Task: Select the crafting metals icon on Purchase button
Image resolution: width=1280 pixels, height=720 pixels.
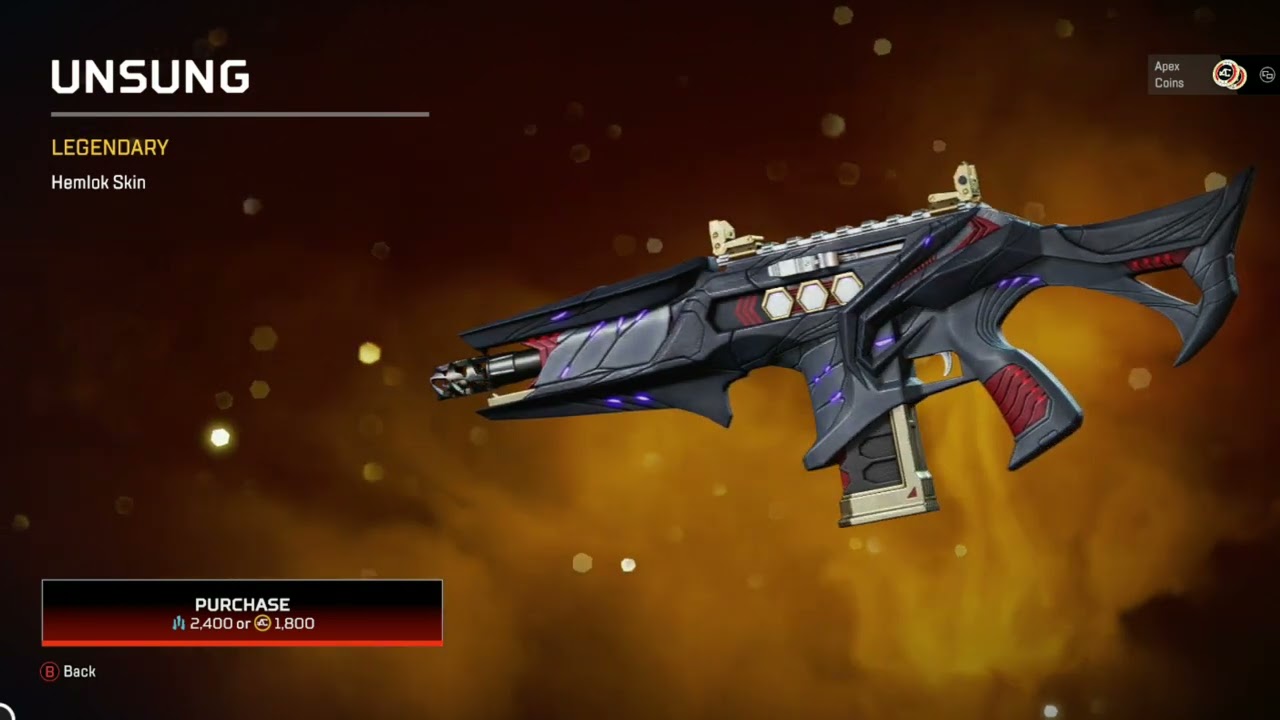Action: 178,623
